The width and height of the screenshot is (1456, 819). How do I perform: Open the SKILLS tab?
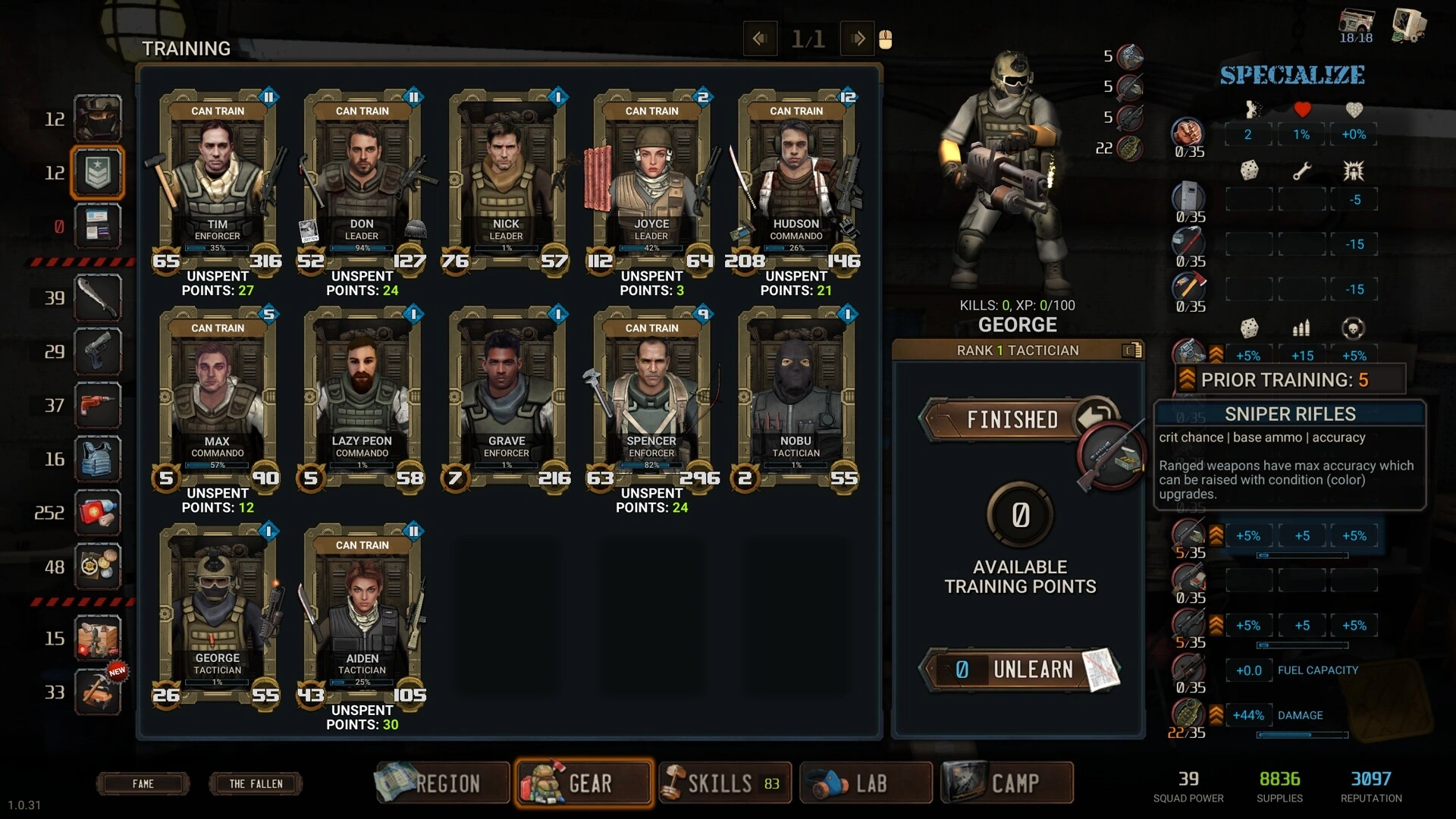pyautogui.click(x=724, y=783)
